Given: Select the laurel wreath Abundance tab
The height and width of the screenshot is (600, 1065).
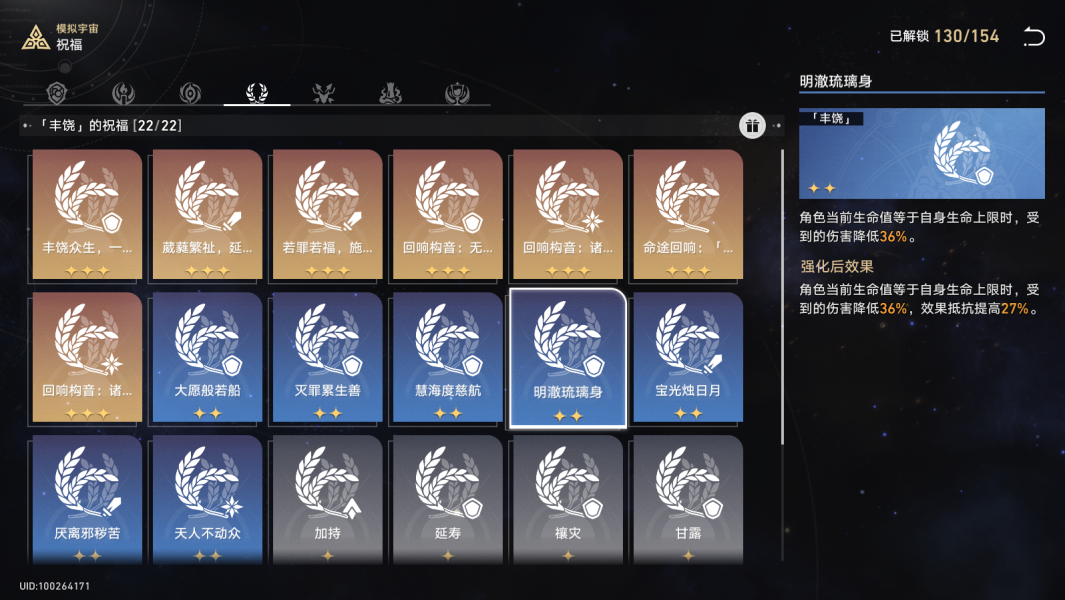Looking at the screenshot, I should pos(257,94).
